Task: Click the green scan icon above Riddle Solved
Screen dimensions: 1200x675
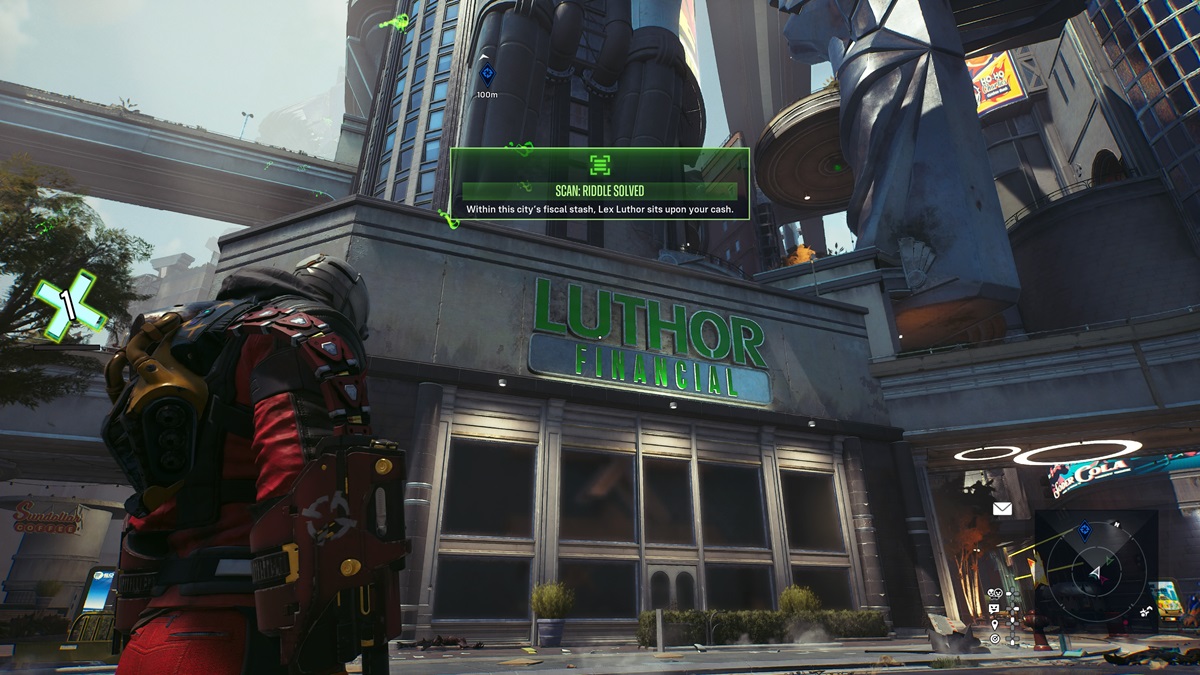Action: coord(599,165)
